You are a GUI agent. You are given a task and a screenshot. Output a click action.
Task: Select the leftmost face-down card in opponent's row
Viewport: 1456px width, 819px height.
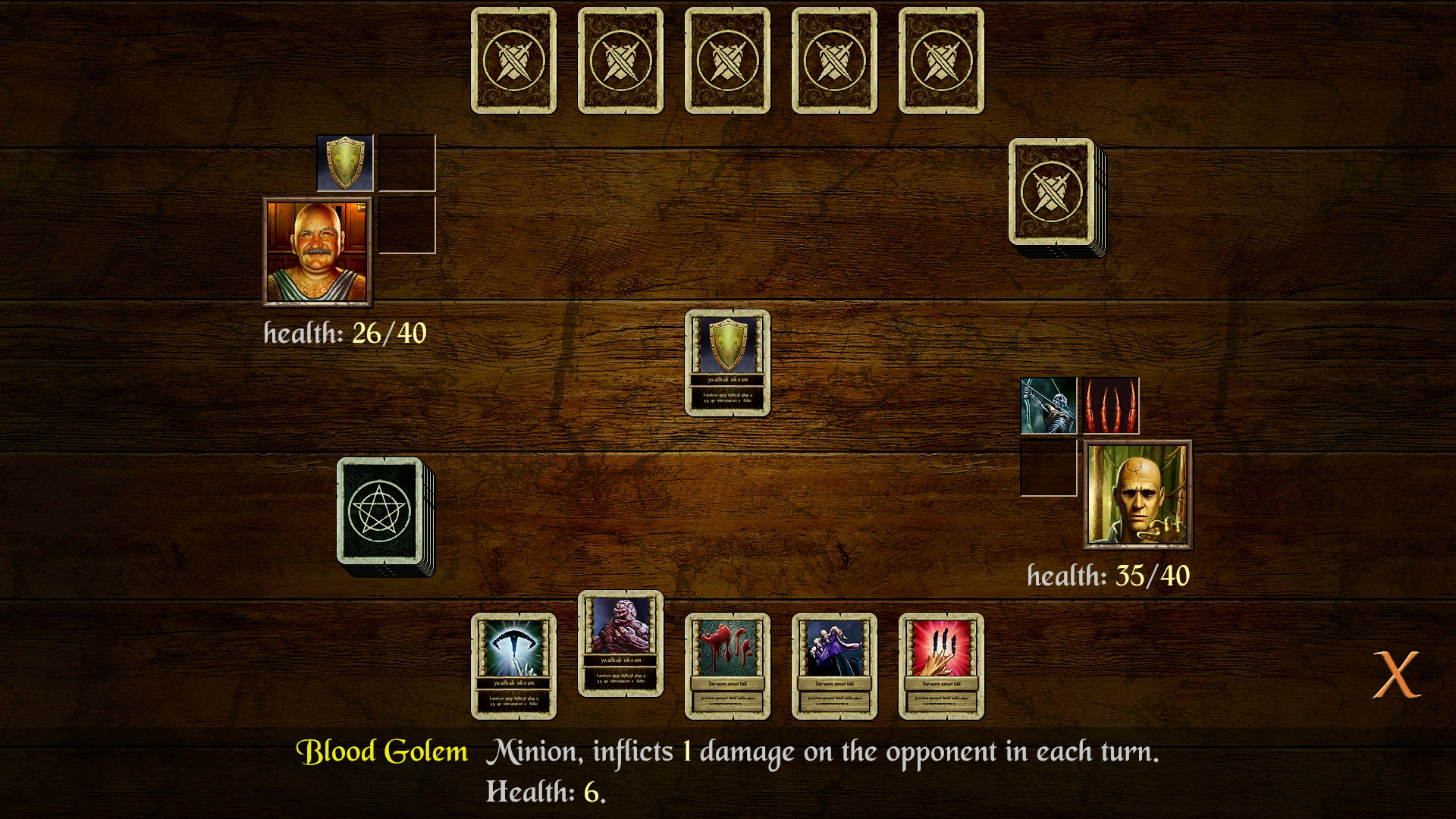513,61
